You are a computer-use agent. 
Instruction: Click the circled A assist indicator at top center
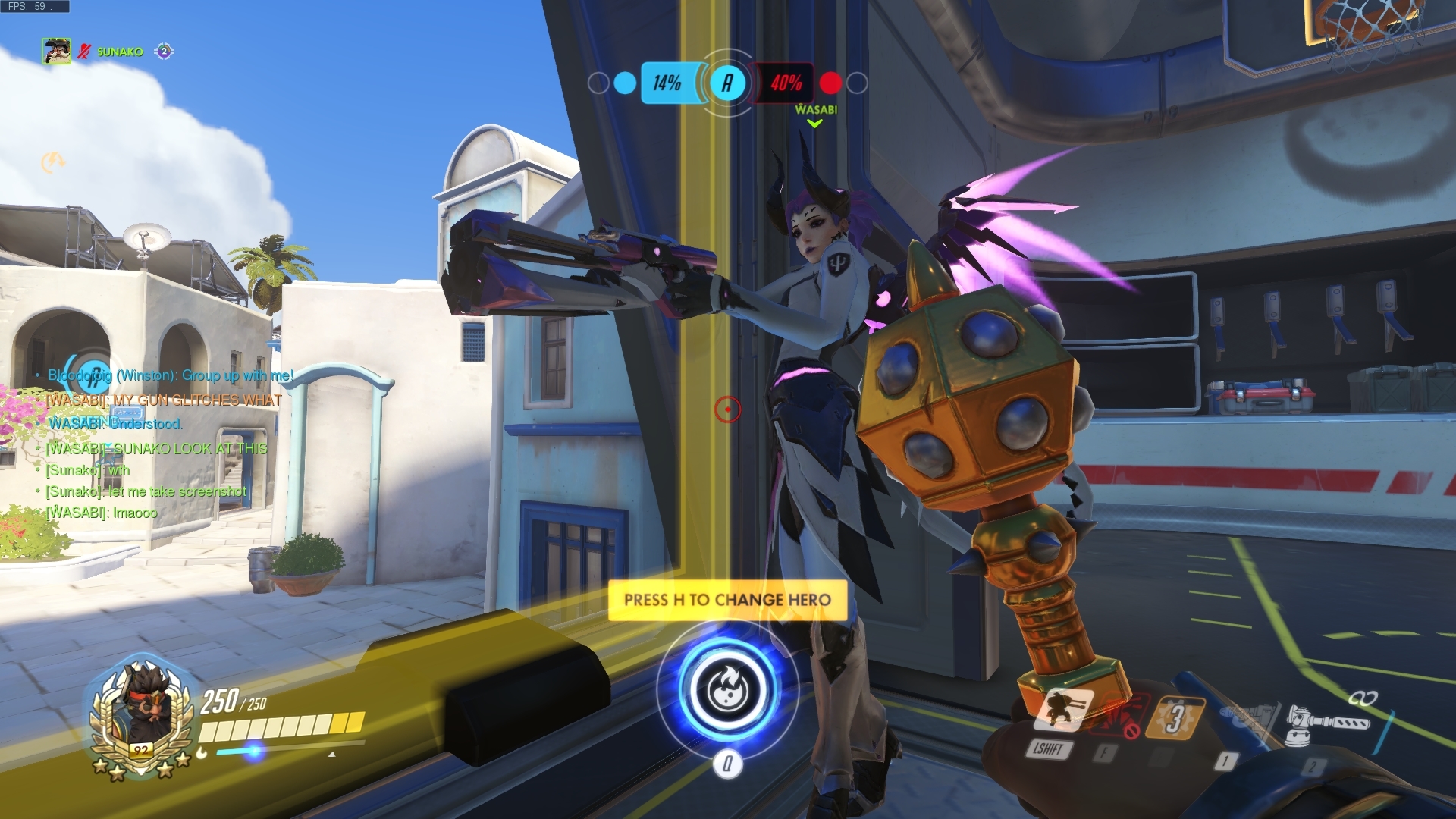(729, 83)
